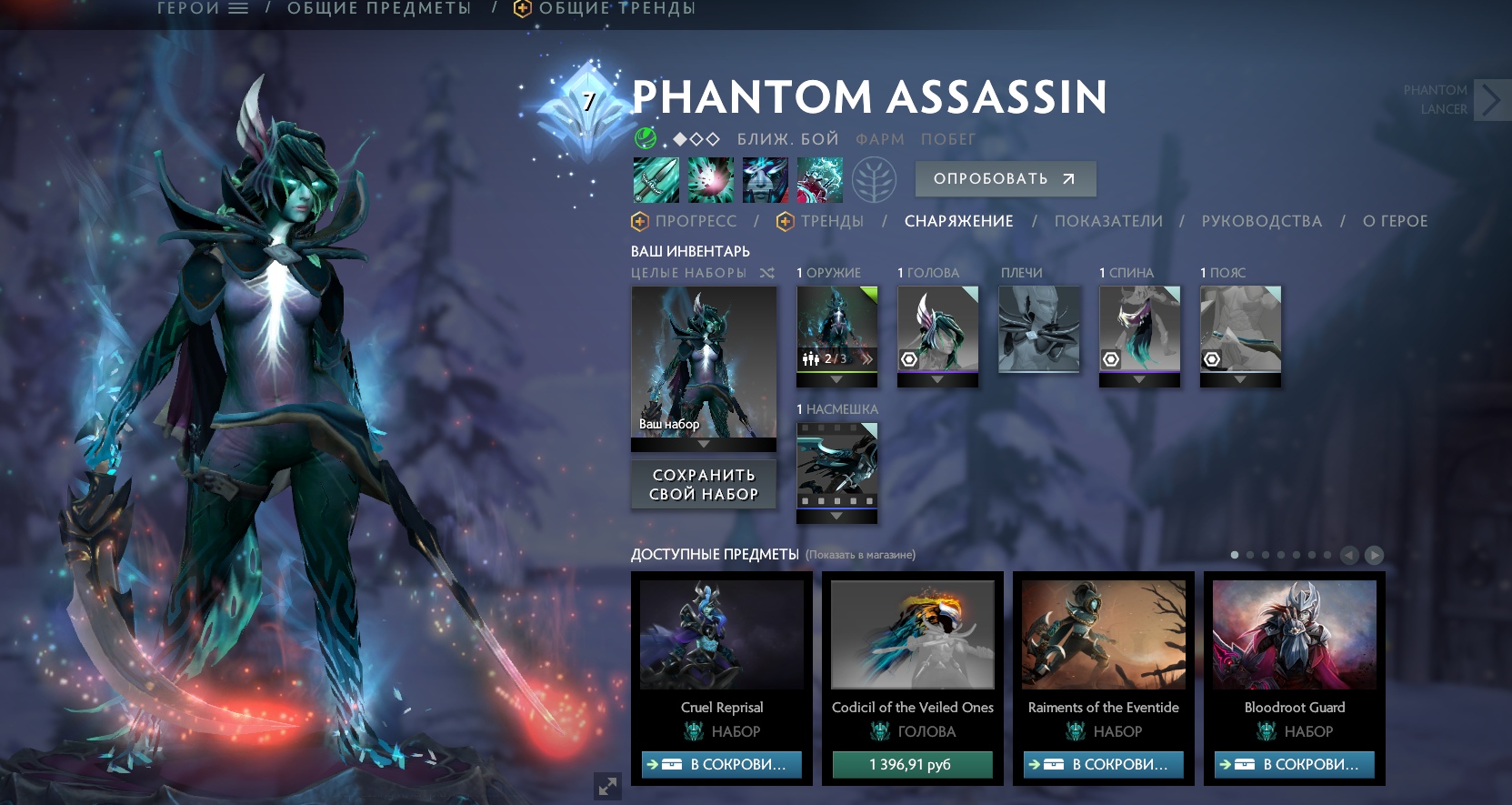Open the НАСМЕШКА taunt slot
Viewport: 1512px width, 805px height.
[x=836, y=466]
